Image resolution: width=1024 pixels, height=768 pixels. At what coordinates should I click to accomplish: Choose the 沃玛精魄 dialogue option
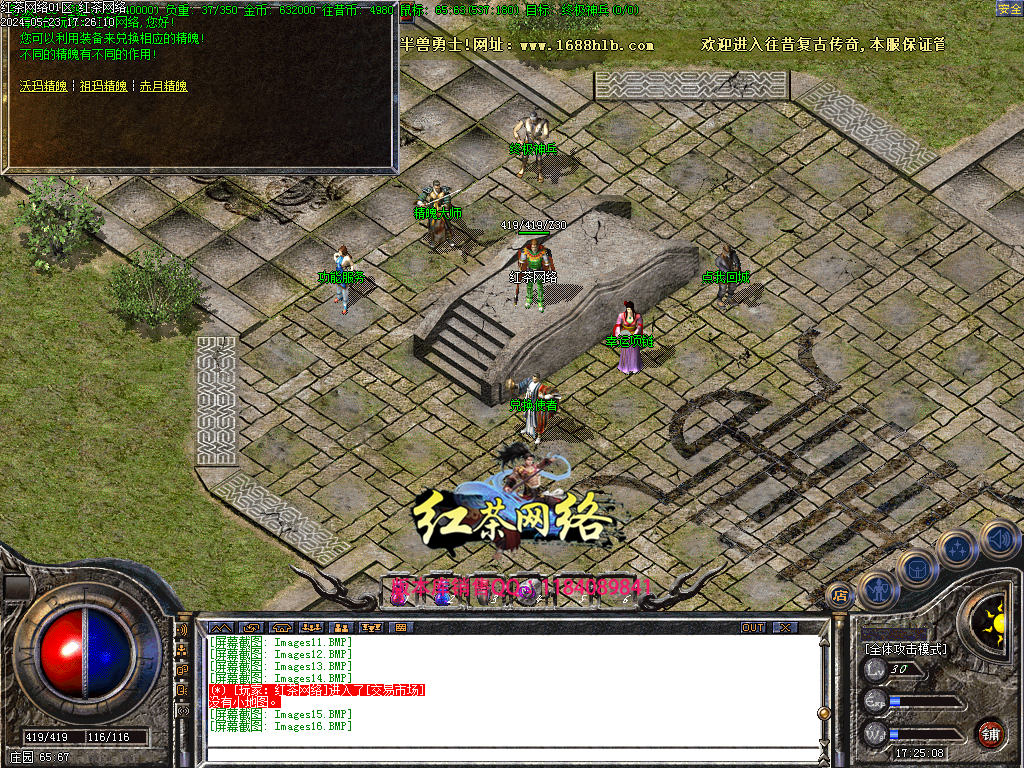click(x=43, y=86)
